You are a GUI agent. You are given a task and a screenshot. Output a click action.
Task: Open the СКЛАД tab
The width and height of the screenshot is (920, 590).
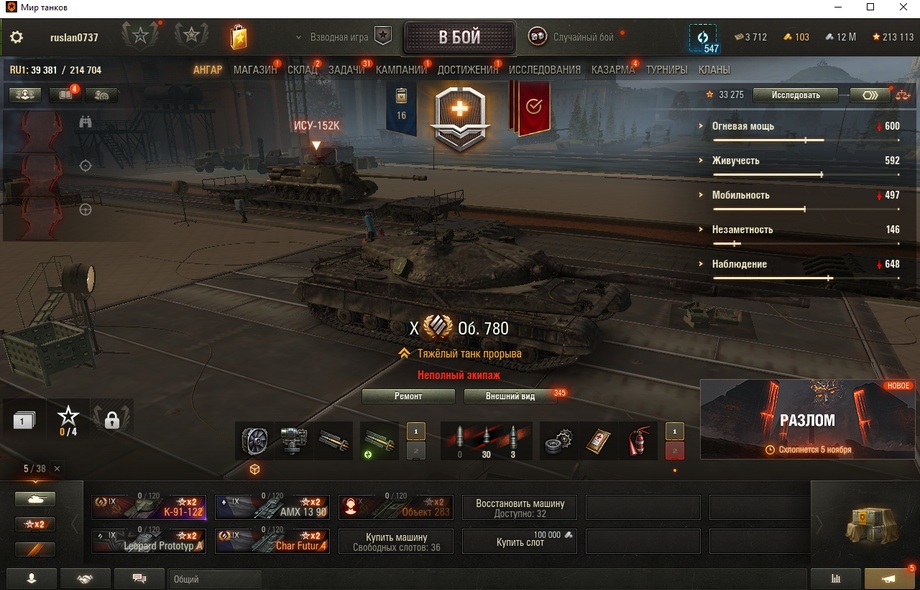click(302, 70)
